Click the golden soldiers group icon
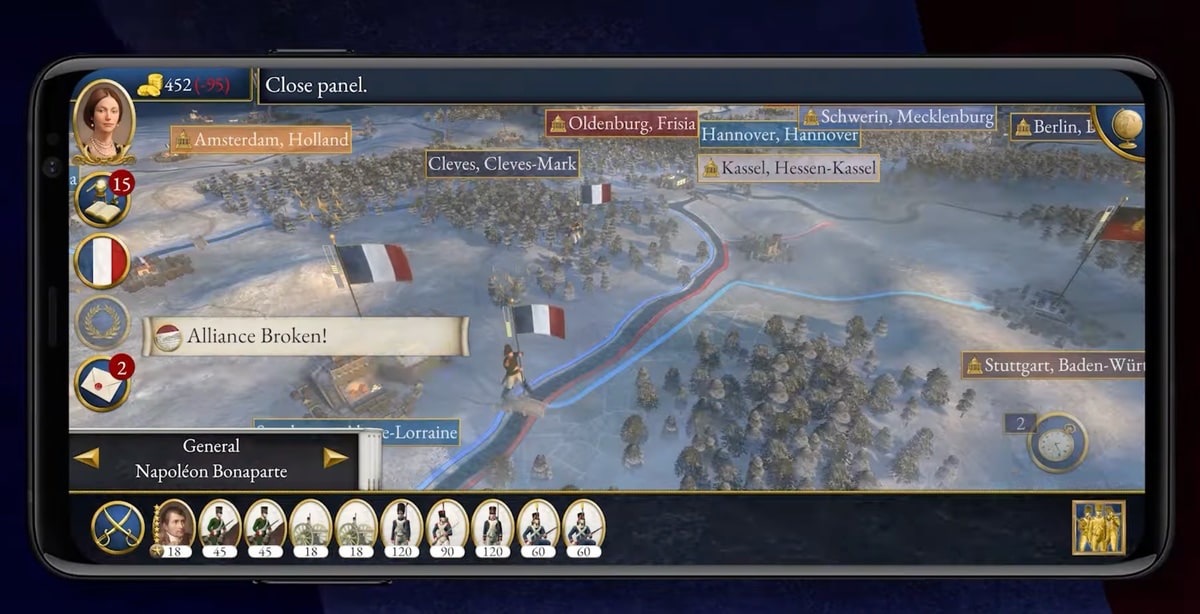The height and width of the screenshot is (614, 1200). point(1098,527)
